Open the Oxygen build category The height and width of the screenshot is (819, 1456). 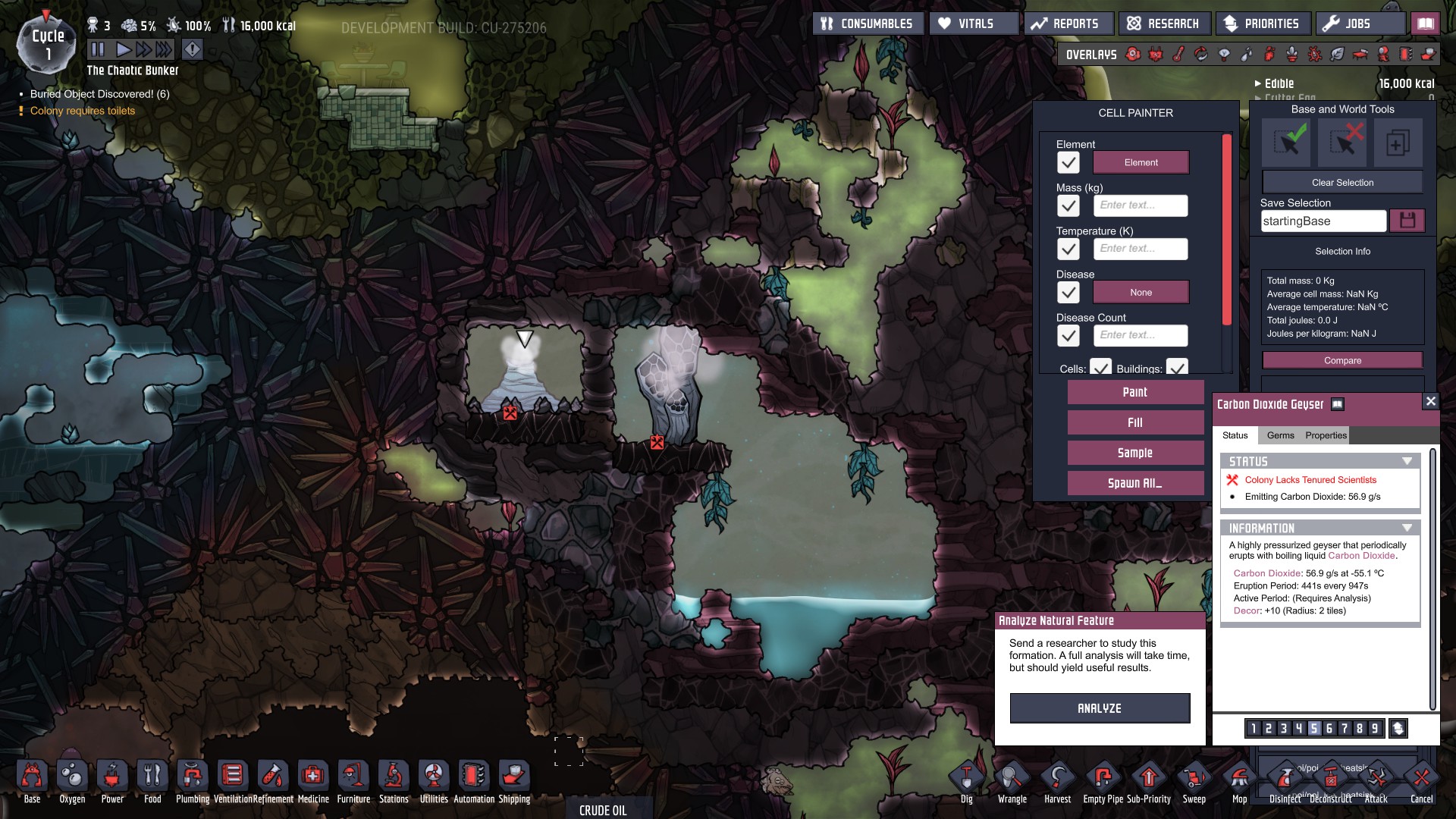tap(72, 780)
